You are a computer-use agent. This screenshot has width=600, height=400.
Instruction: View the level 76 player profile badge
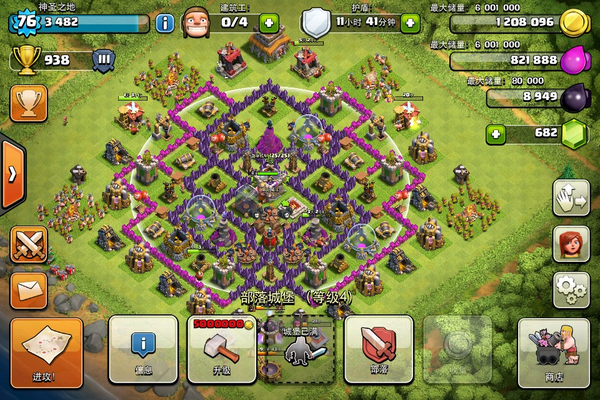(x=26, y=20)
